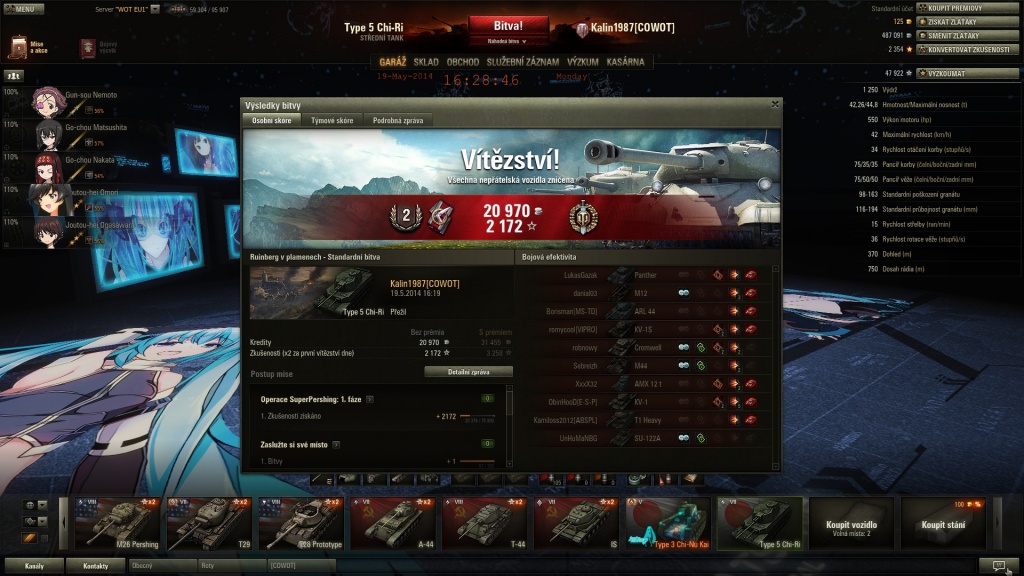The height and width of the screenshot is (576, 1024).
Task: Show the Služební záznam page
Action: point(522,62)
